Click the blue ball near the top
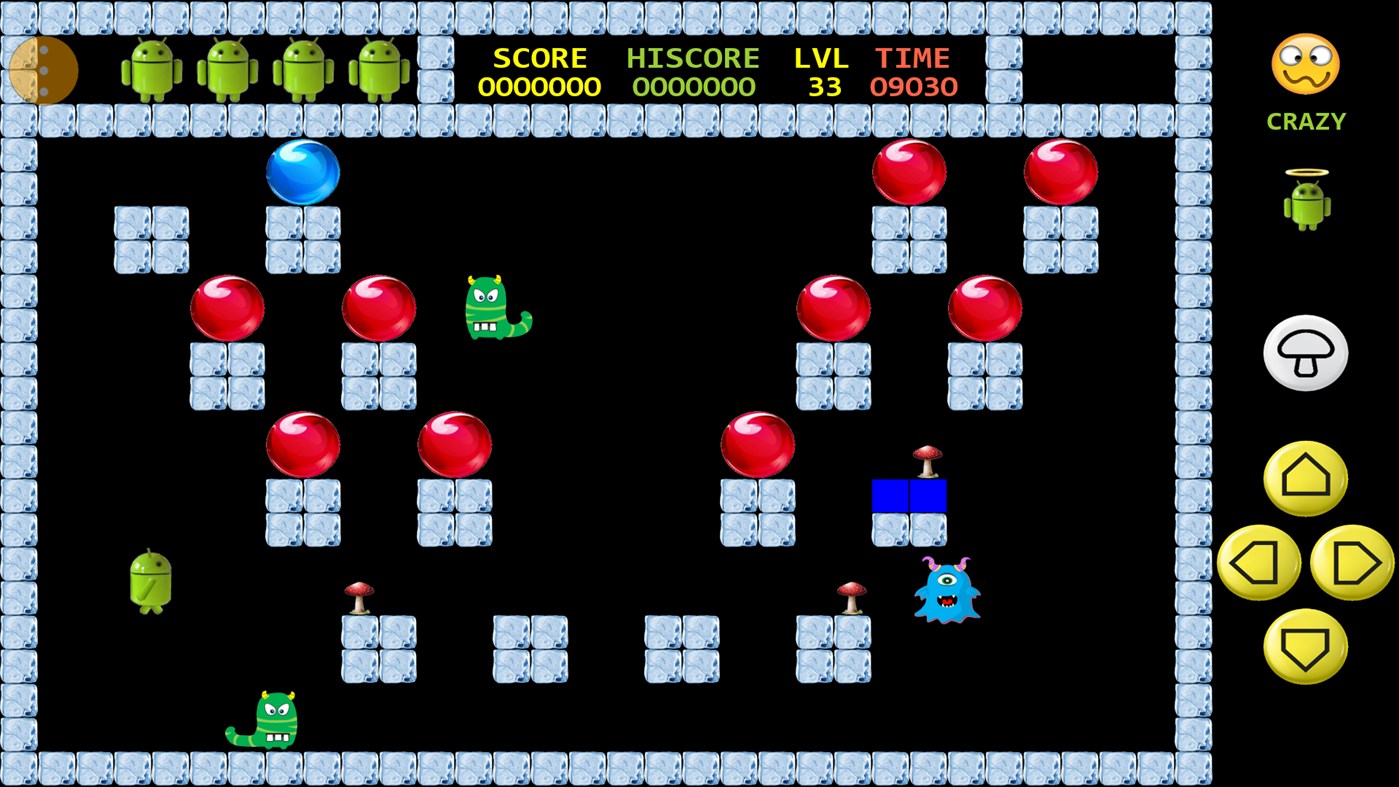 point(302,172)
